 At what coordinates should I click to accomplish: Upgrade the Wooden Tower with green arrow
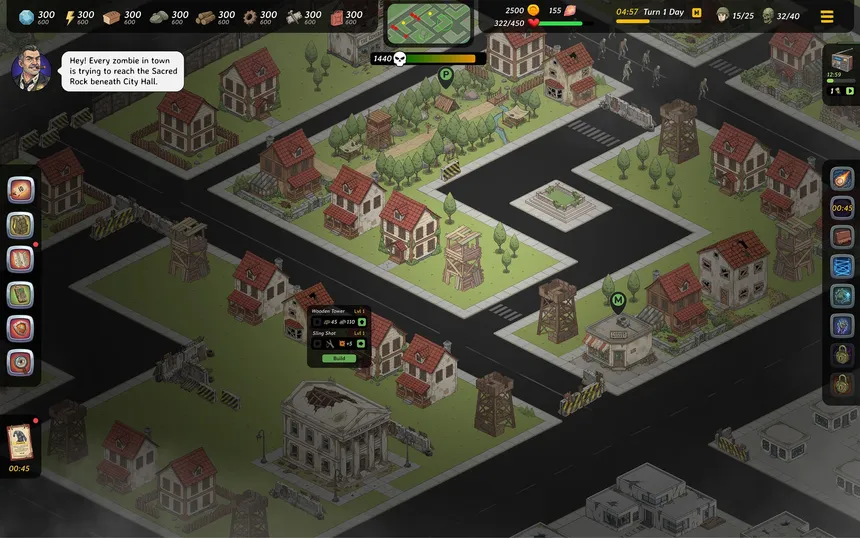coord(362,322)
